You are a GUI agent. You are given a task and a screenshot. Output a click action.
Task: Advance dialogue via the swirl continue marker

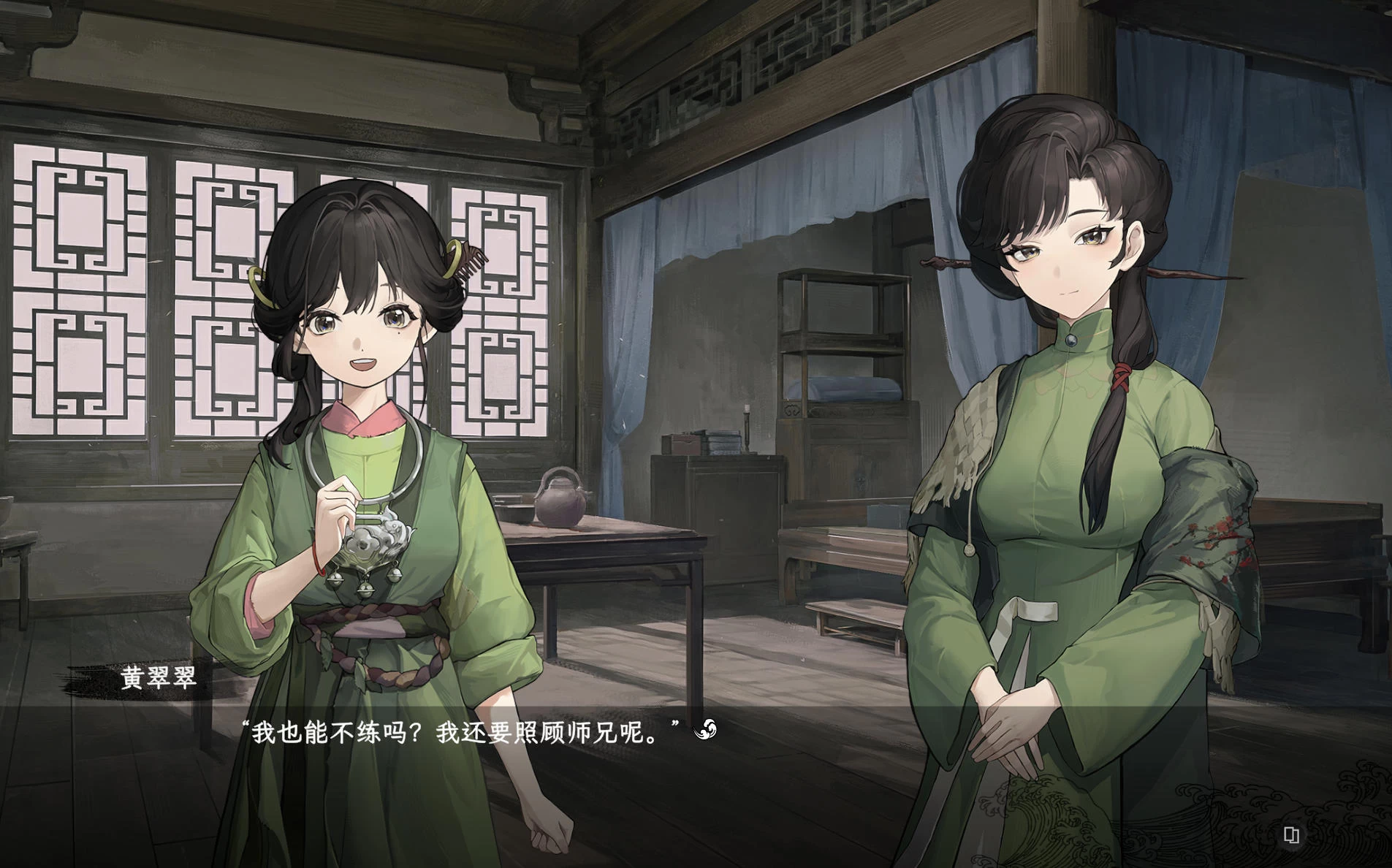[x=705, y=729]
